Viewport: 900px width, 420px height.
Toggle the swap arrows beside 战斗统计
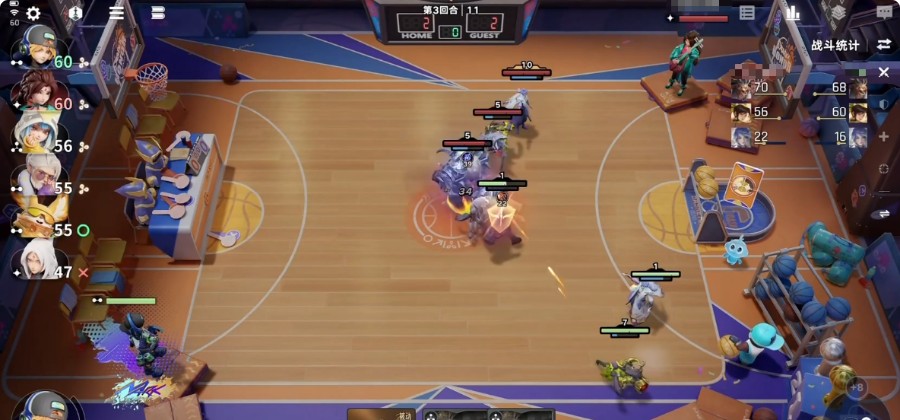(884, 45)
